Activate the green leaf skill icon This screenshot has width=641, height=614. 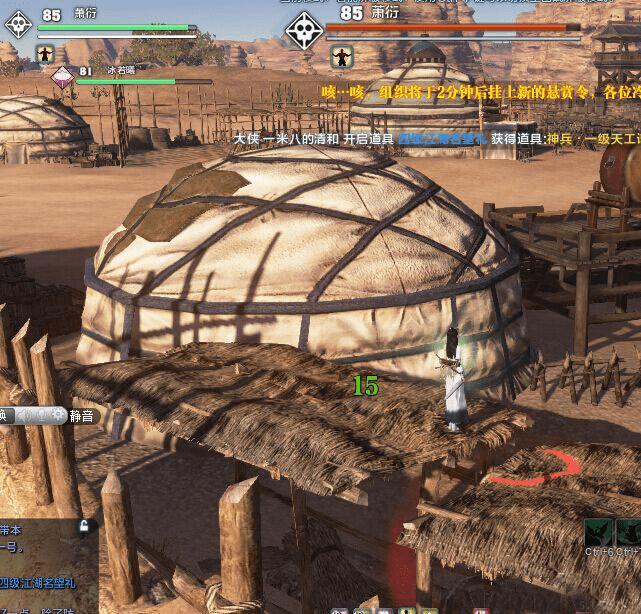598,532
